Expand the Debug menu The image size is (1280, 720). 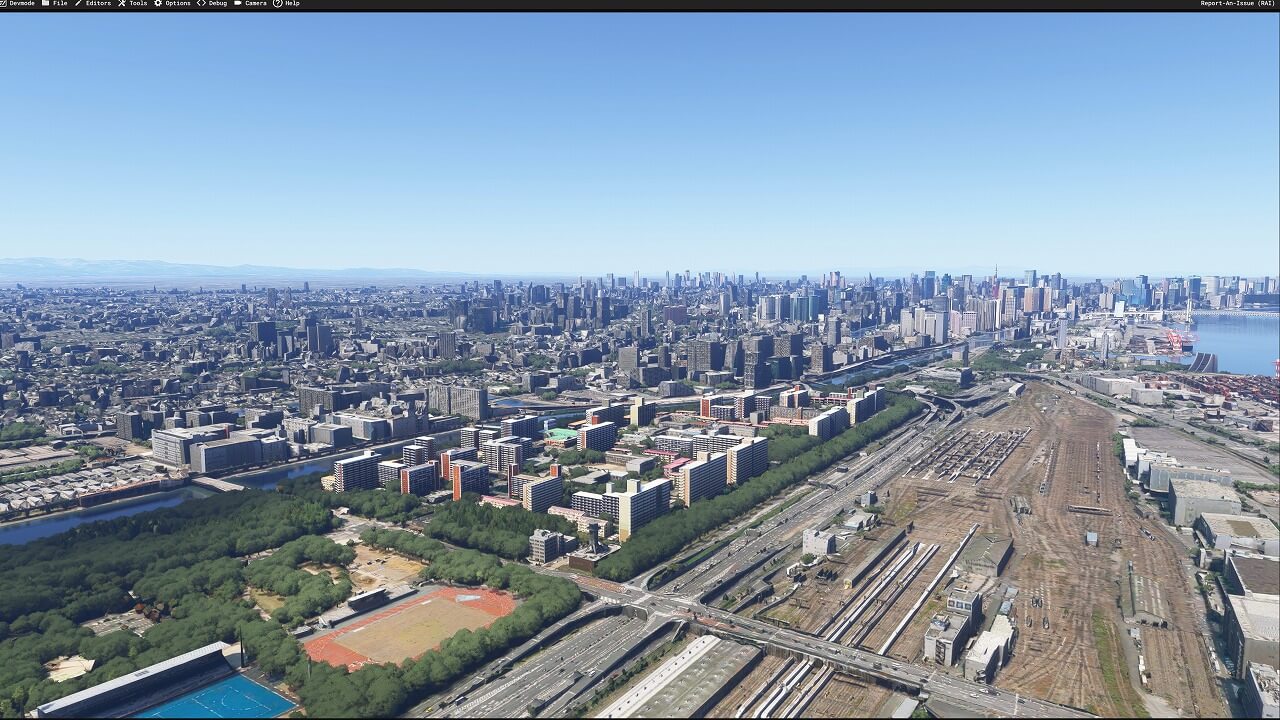215,4
